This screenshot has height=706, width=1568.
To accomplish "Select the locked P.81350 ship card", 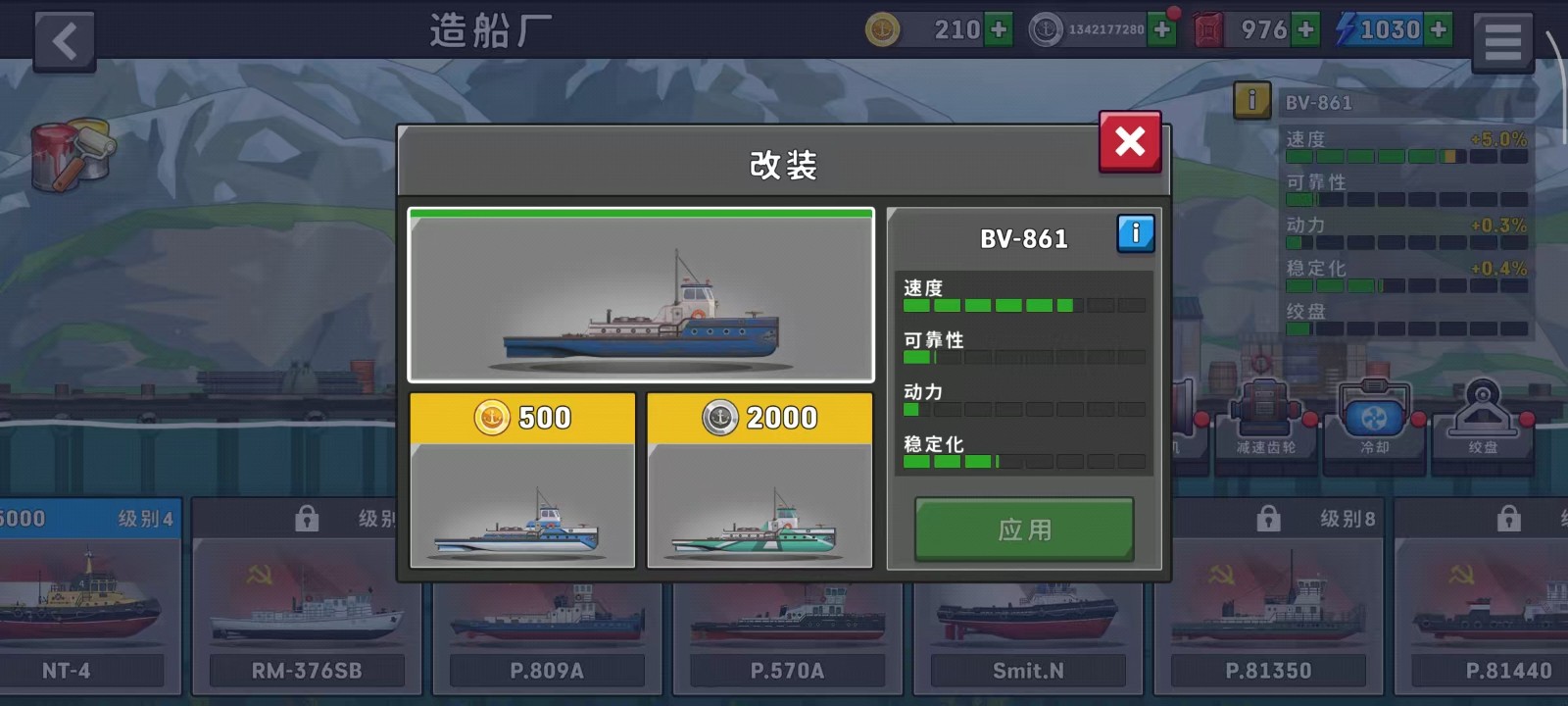I will (1268, 598).
